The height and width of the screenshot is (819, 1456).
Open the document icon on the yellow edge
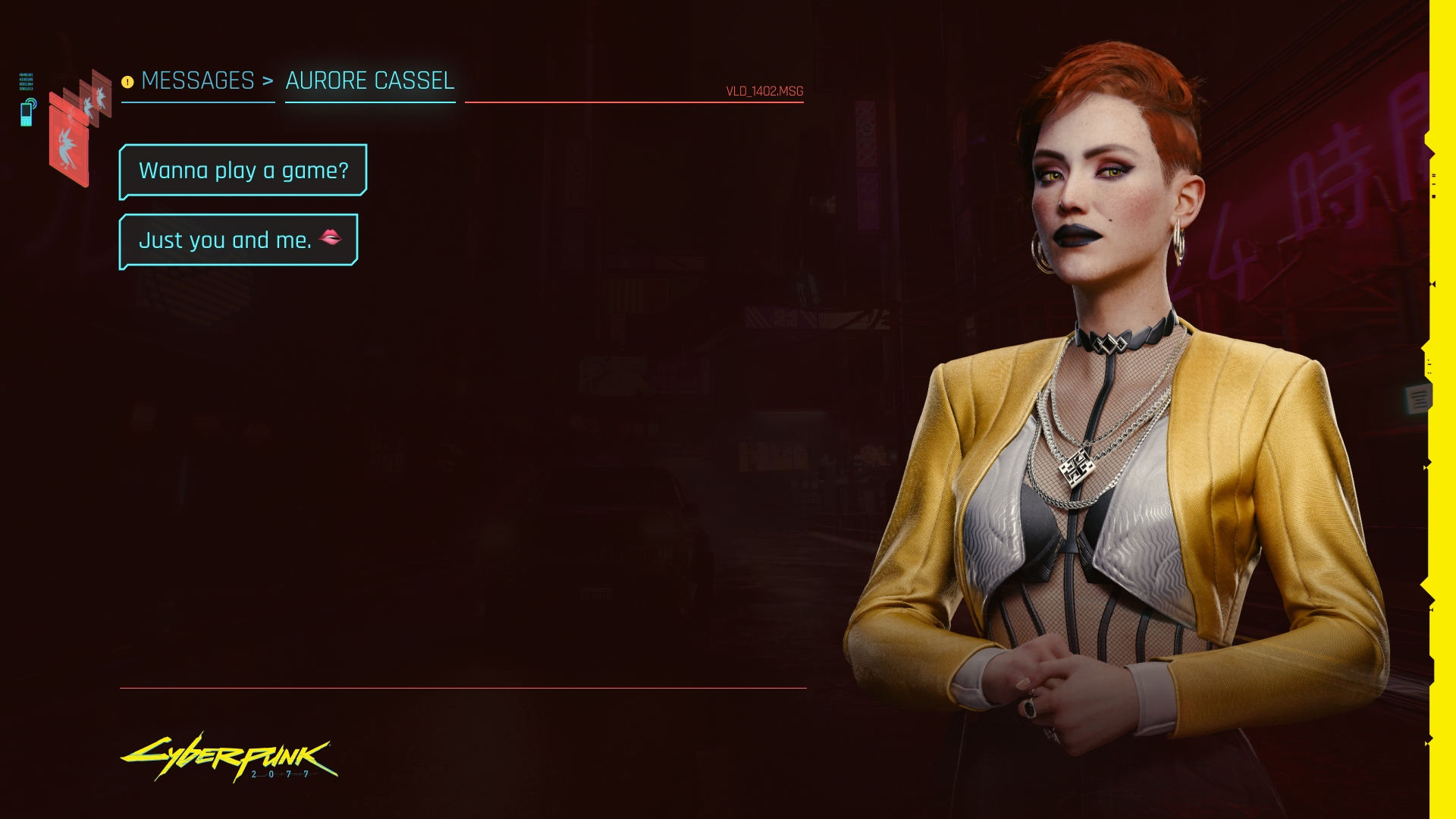tap(1418, 398)
